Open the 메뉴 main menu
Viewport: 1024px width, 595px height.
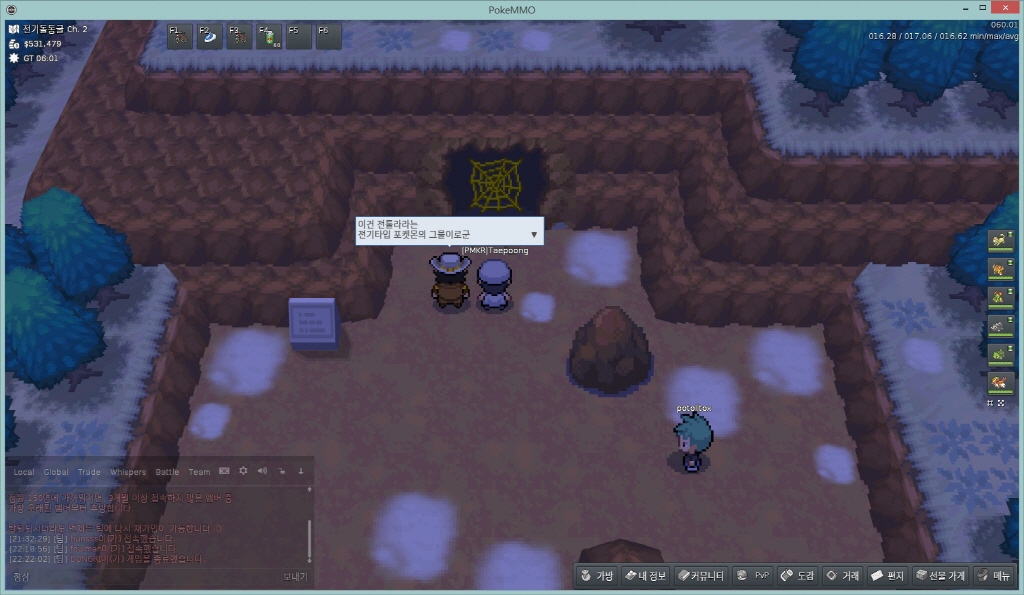tap(994, 576)
